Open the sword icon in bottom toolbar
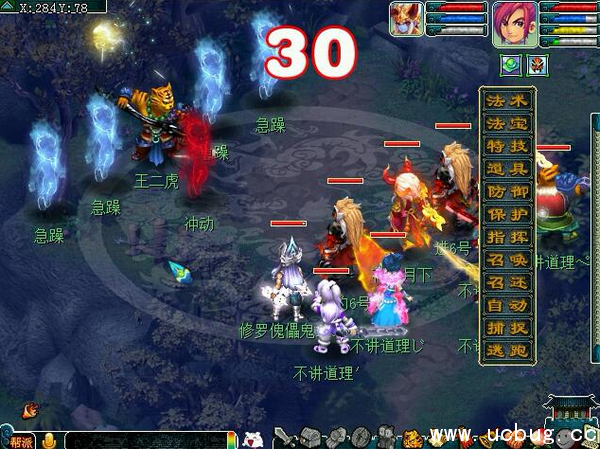Screen dimensions: 600x449 pyautogui.click(x=283, y=438)
